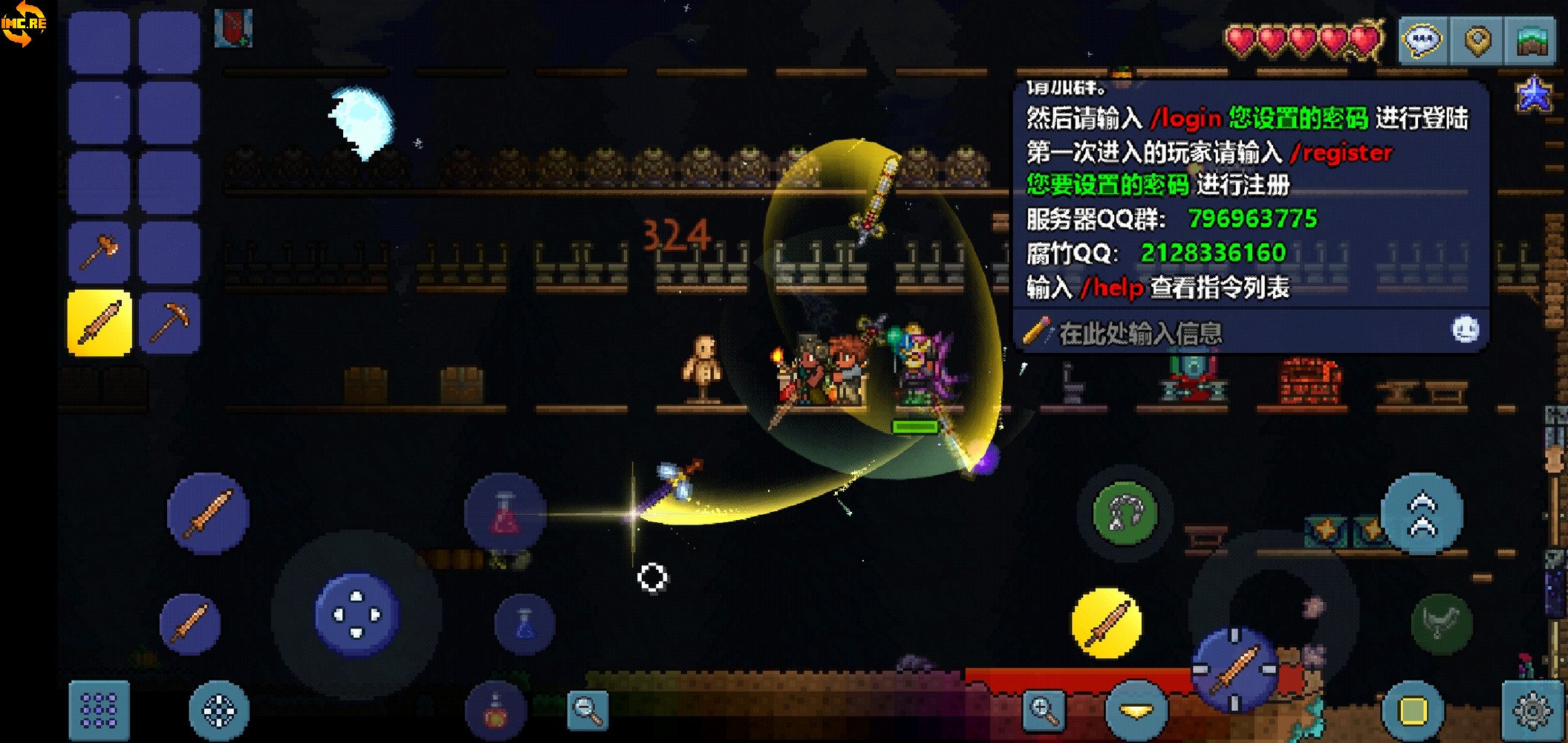Toggle the yellow square smart cursor button

[x=1412, y=710]
